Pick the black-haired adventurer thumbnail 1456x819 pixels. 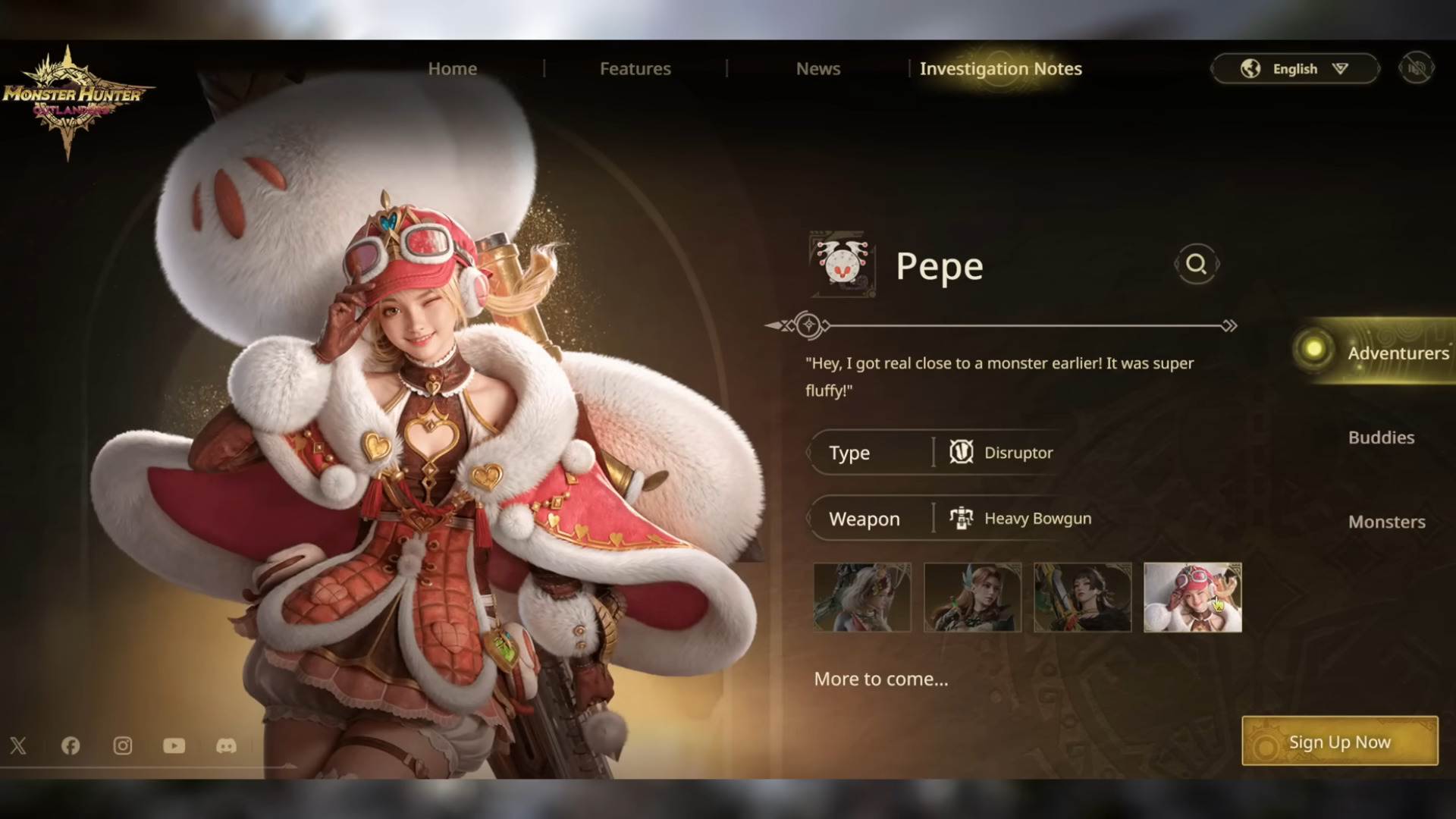coord(1082,598)
